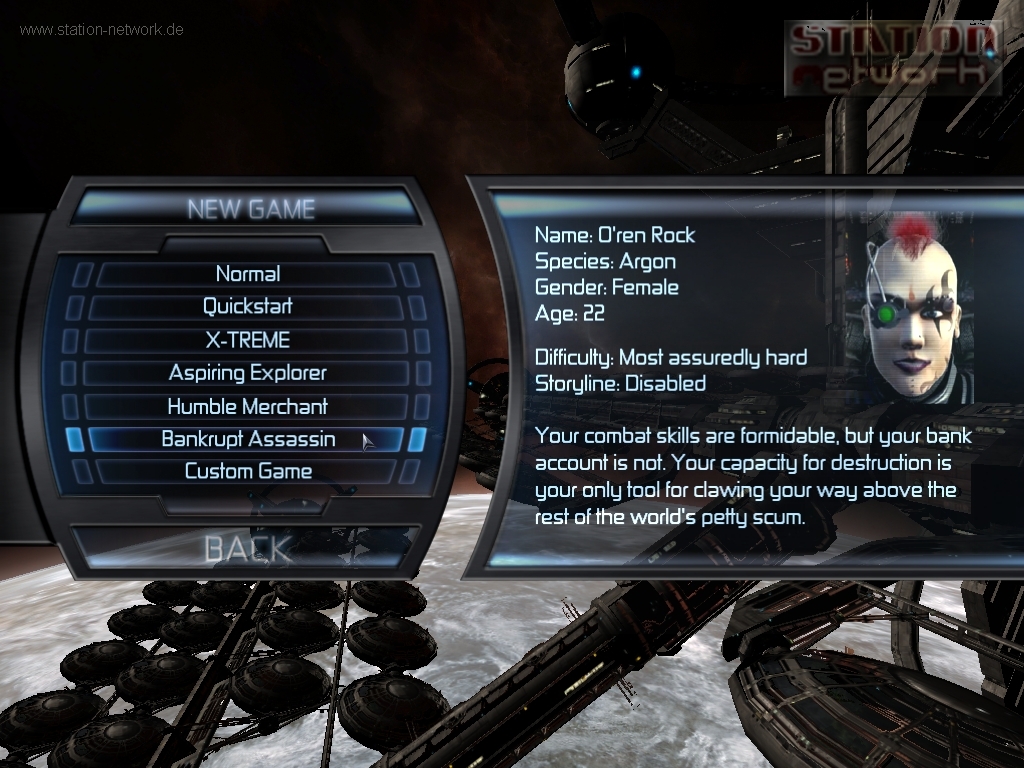Screen dimensions: 1024x768
Task: Choose the Humble Merchant start
Action: click(x=248, y=407)
